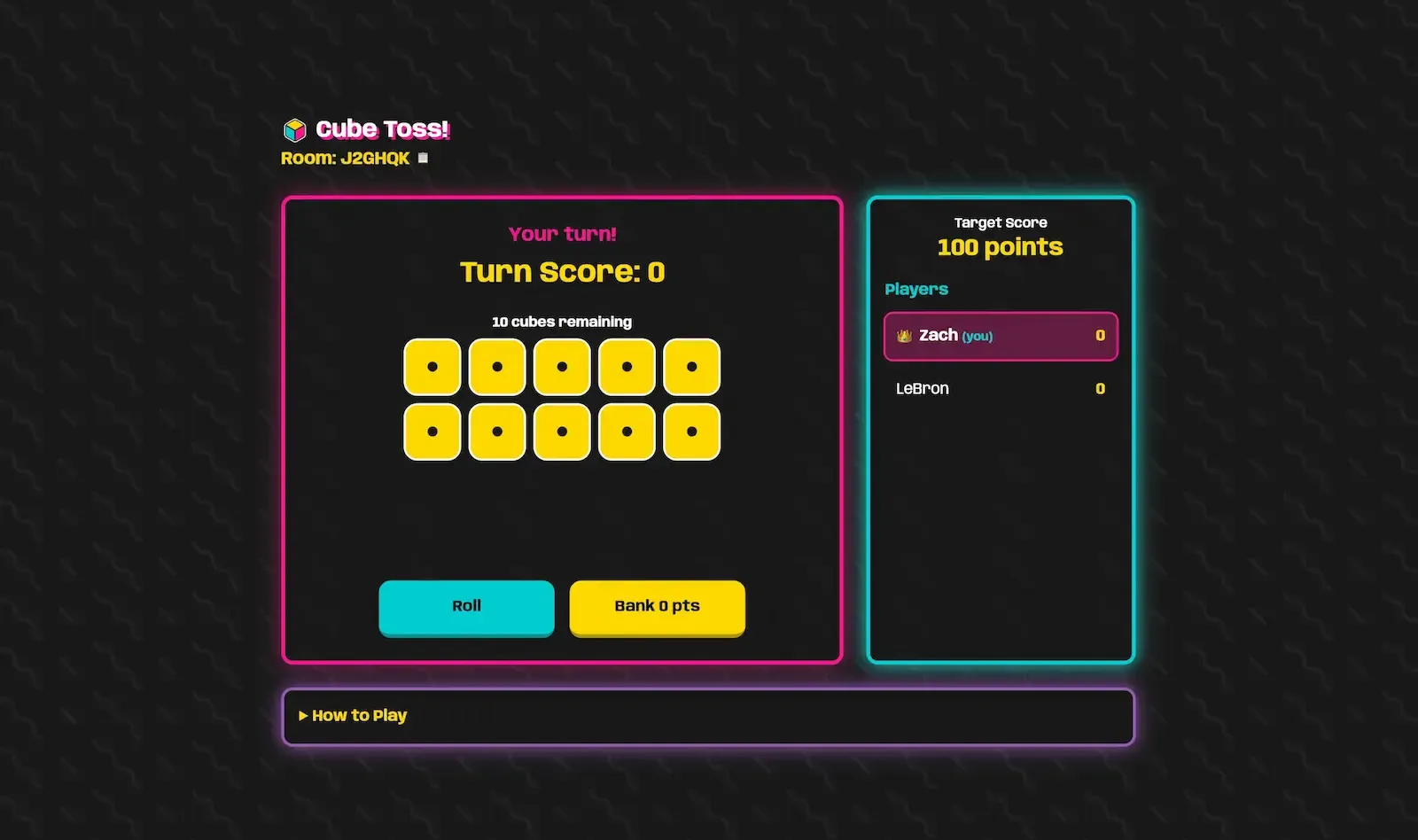This screenshot has width=1418, height=840.
Task: Click the middle cube in the bottom row
Action: coord(562,432)
